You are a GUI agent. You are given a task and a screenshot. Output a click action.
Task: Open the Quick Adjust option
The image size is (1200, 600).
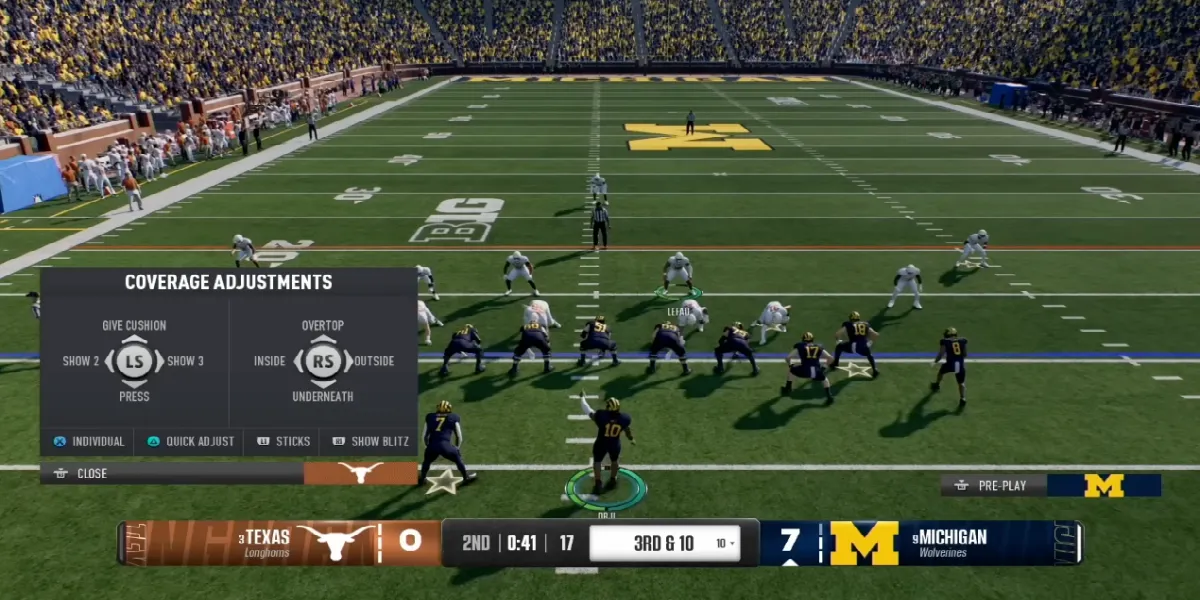coord(190,441)
